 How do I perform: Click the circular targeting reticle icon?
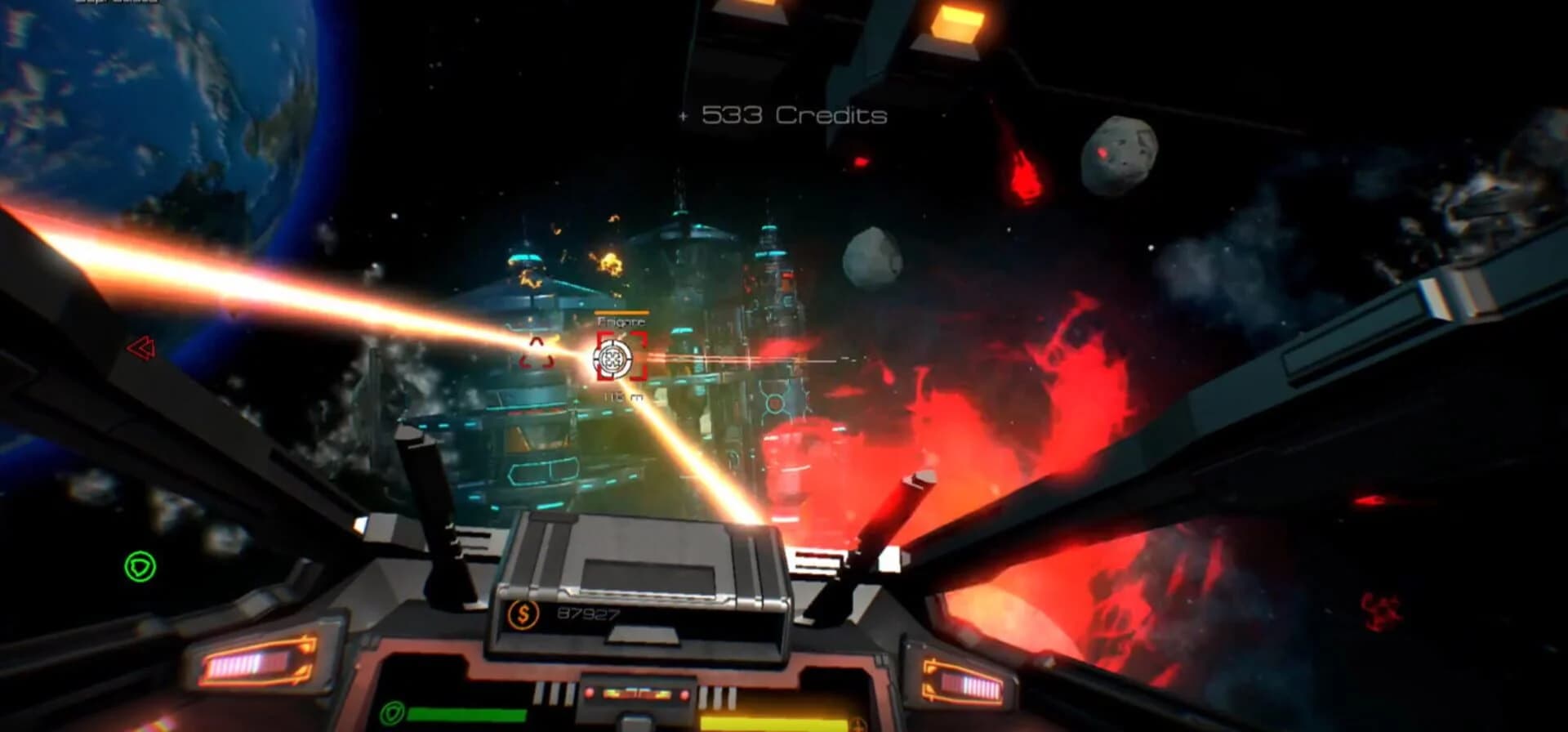pos(613,358)
